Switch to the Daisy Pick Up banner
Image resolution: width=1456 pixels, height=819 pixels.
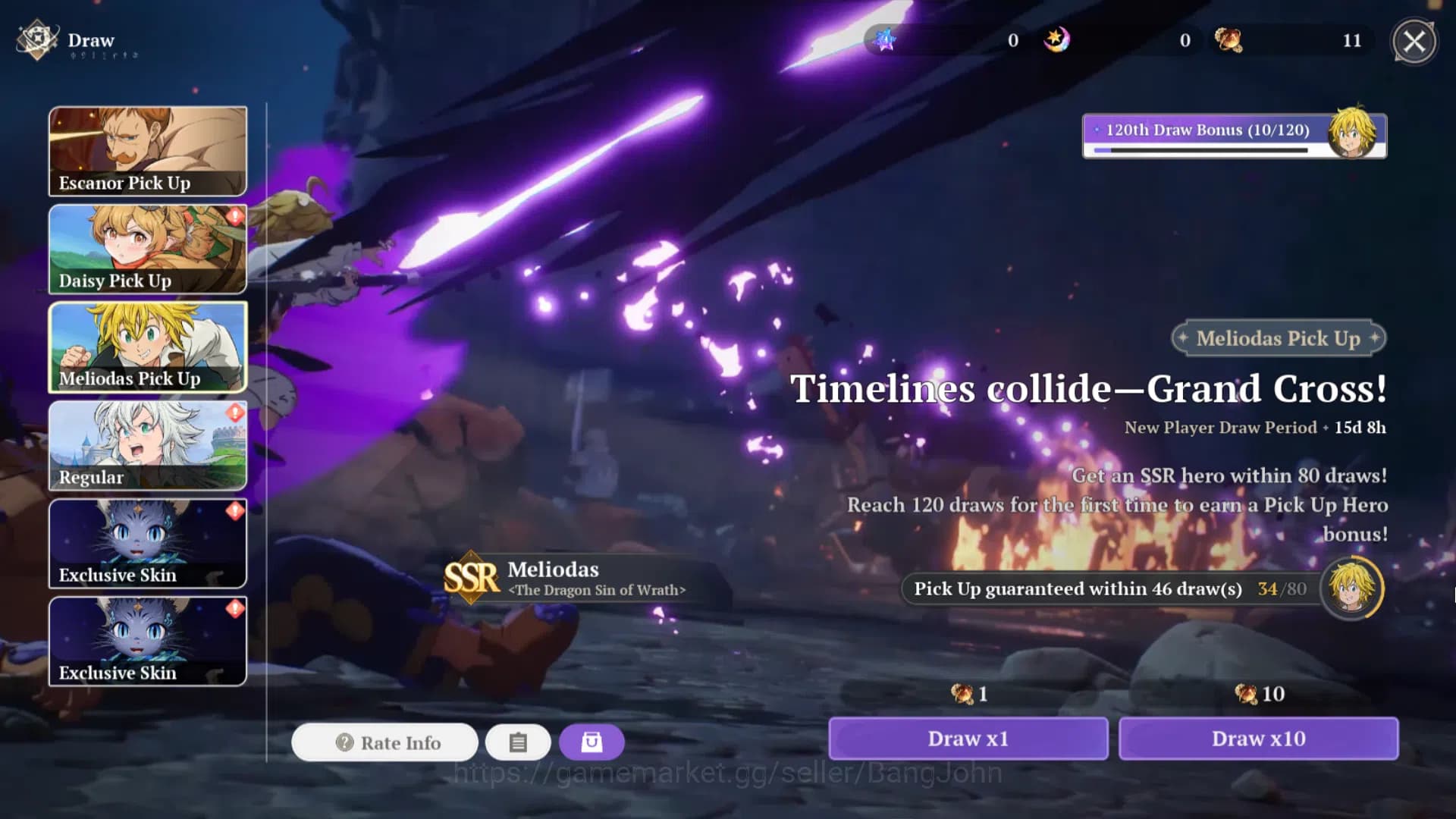pyautogui.click(x=148, y=249)
